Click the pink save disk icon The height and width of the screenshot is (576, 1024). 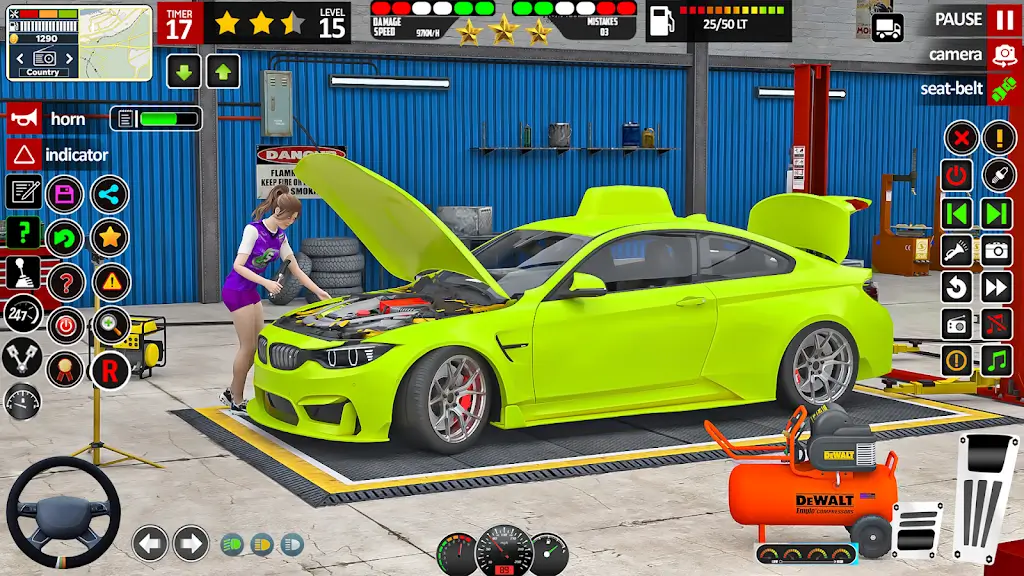tap(66, 193)
